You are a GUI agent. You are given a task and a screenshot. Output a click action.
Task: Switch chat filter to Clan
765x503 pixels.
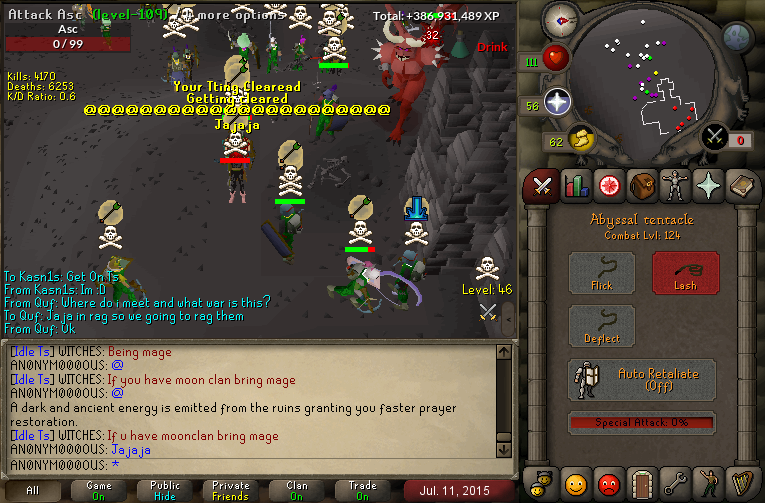coord(297,491)
